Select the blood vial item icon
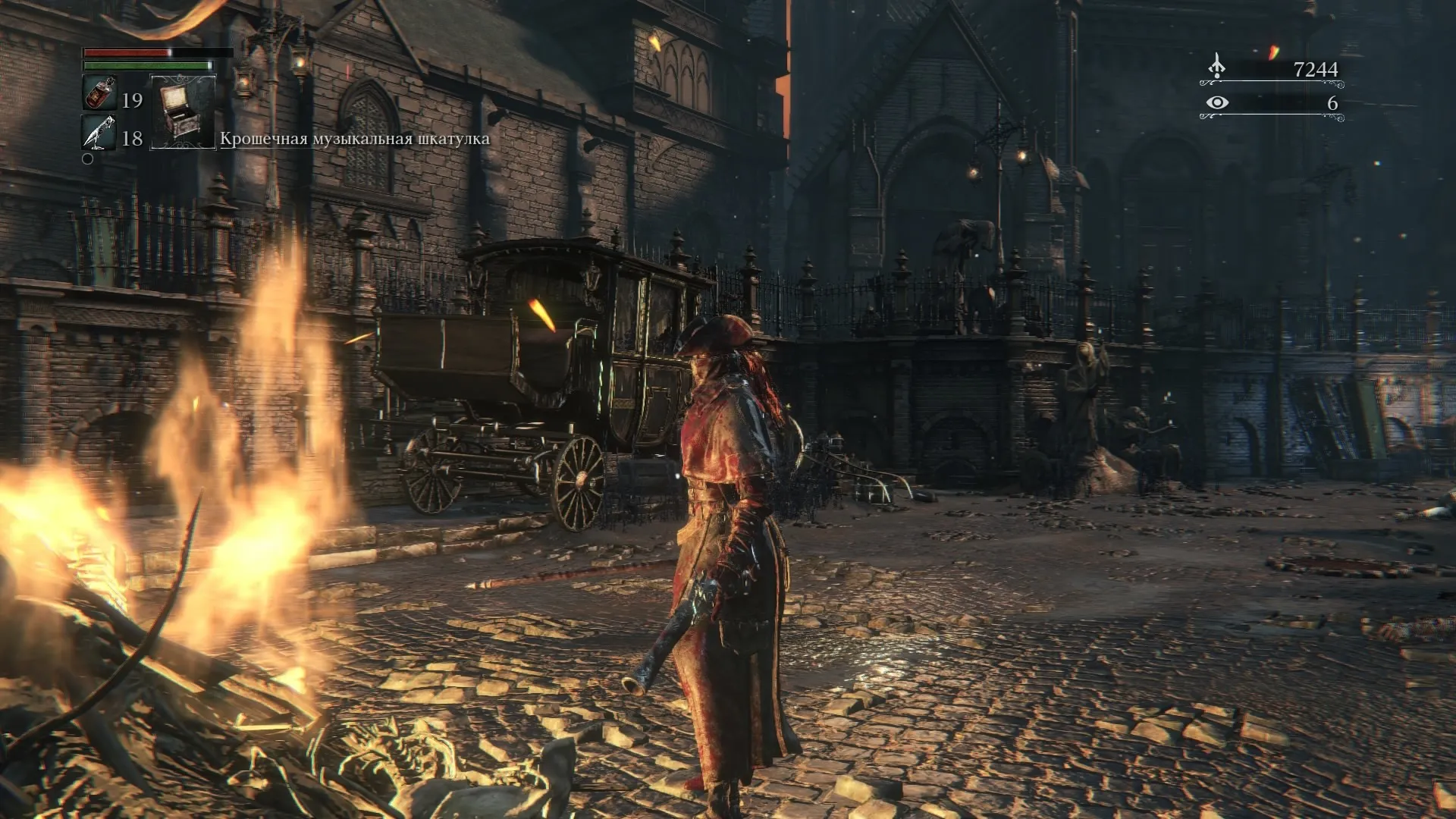The height and width of the screenshot is (819, 1456). (x=99, y=93)
